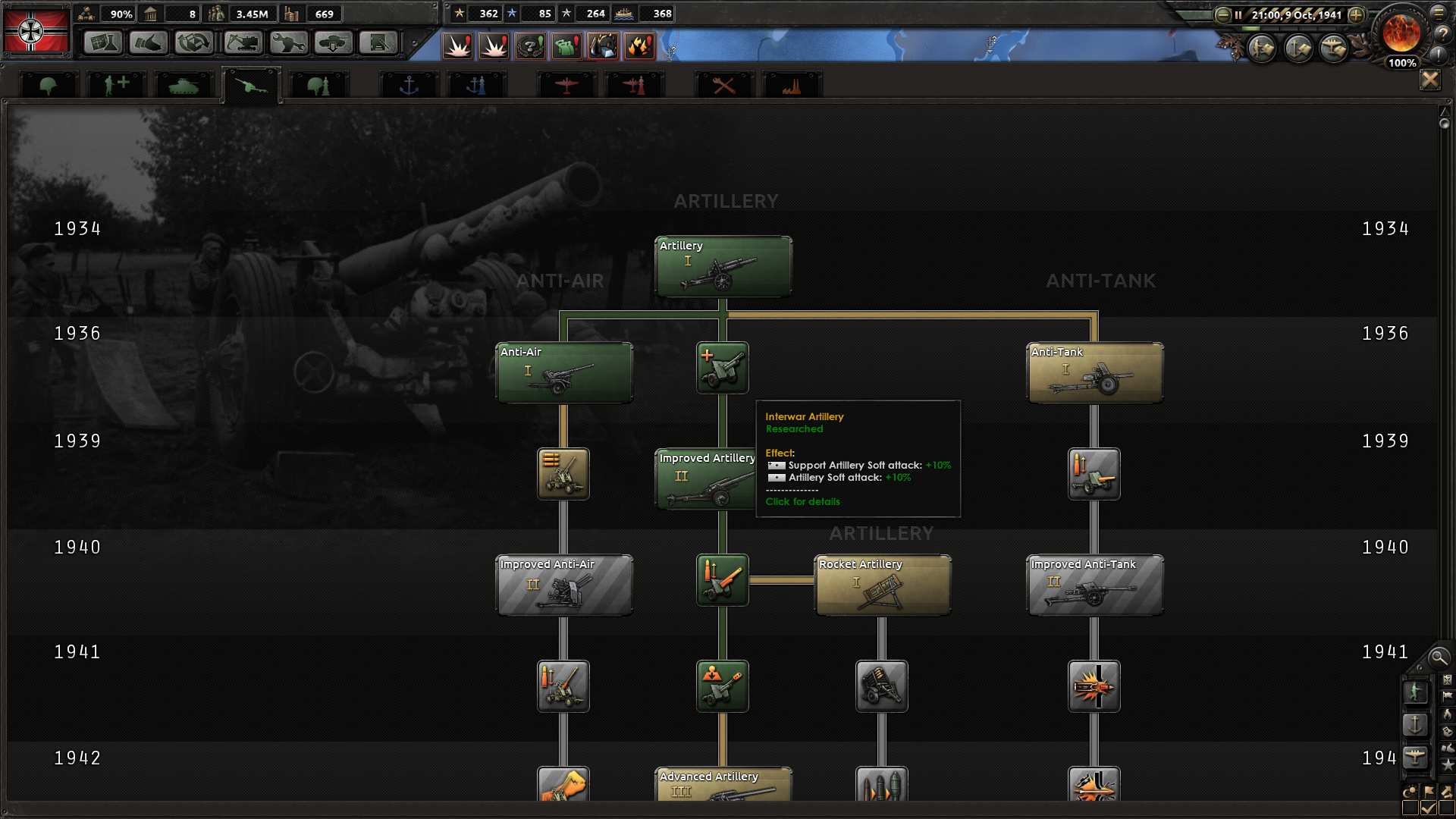Select the green infantry soldier icon in right sidebar

click(x=1416, y=692)
